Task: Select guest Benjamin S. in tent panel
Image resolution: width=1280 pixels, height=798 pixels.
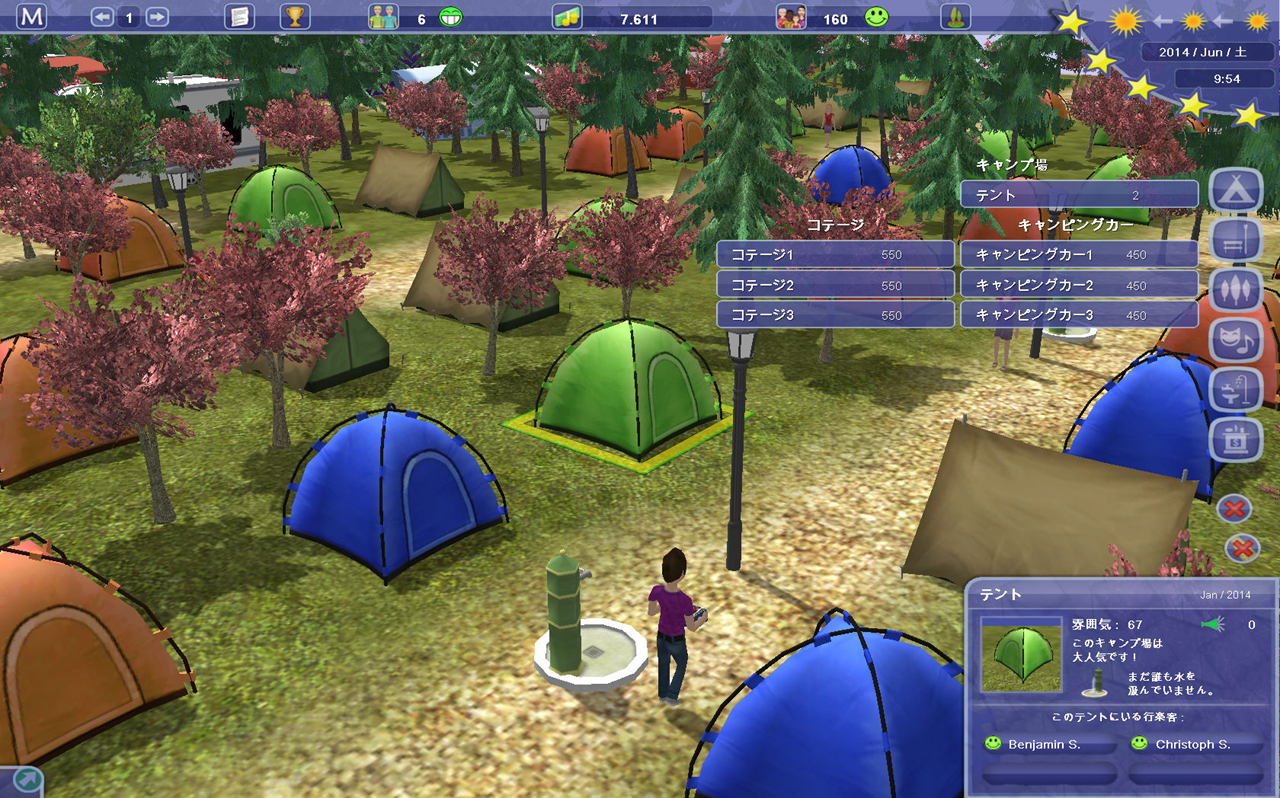Action: [1048, 745]
